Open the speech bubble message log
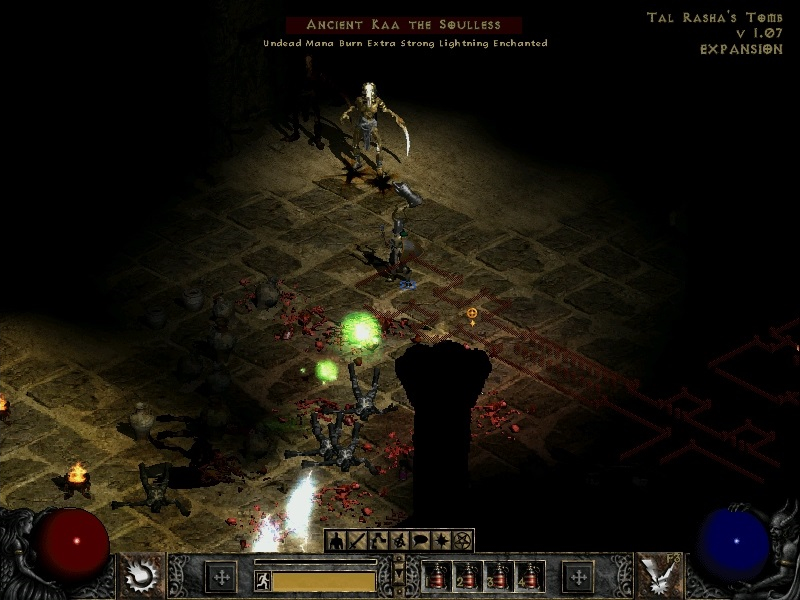This screenshot has width=800, height=600. coord(420,541)
